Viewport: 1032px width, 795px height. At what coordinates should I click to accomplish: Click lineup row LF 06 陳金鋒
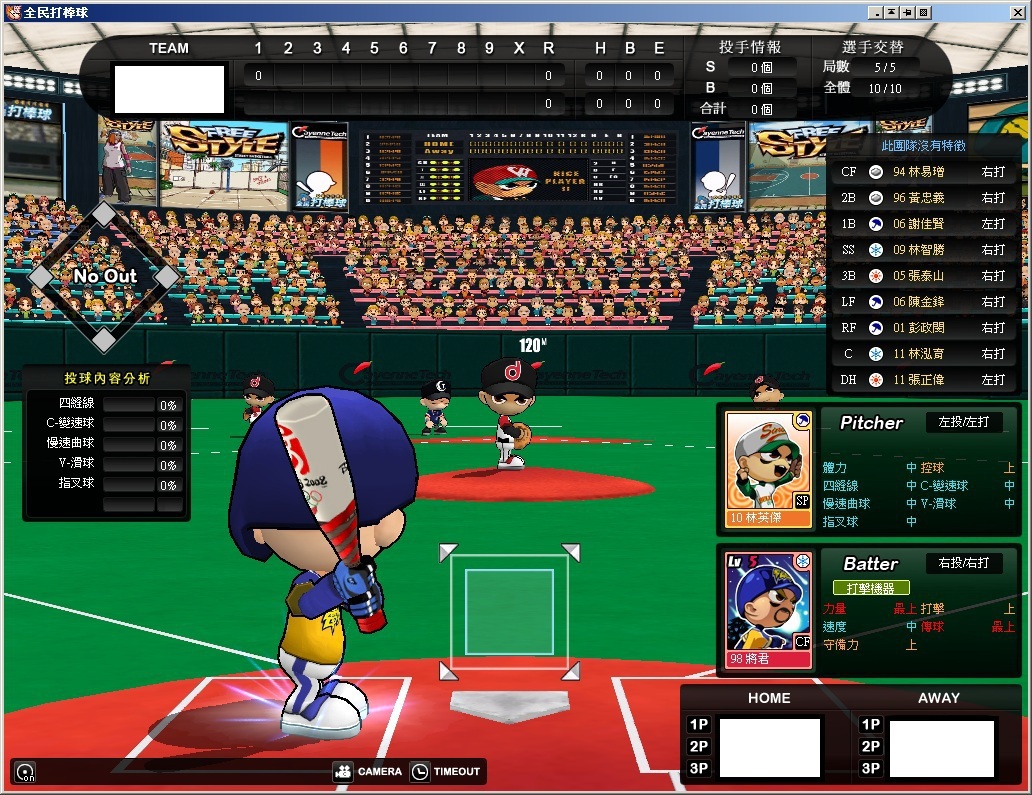922,302
